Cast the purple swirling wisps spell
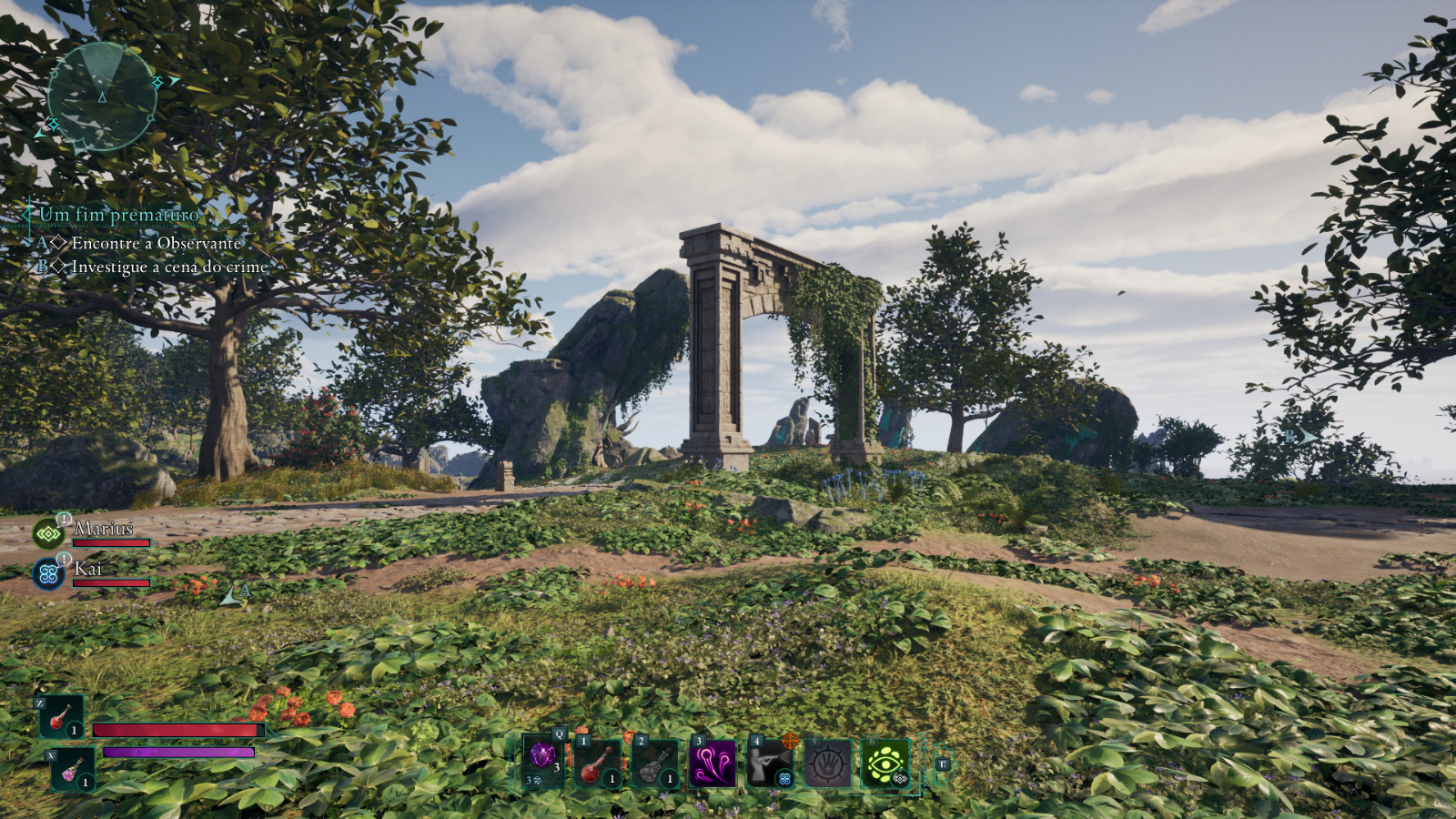Screen dimensions: 1456x819 tap(713, 763)
